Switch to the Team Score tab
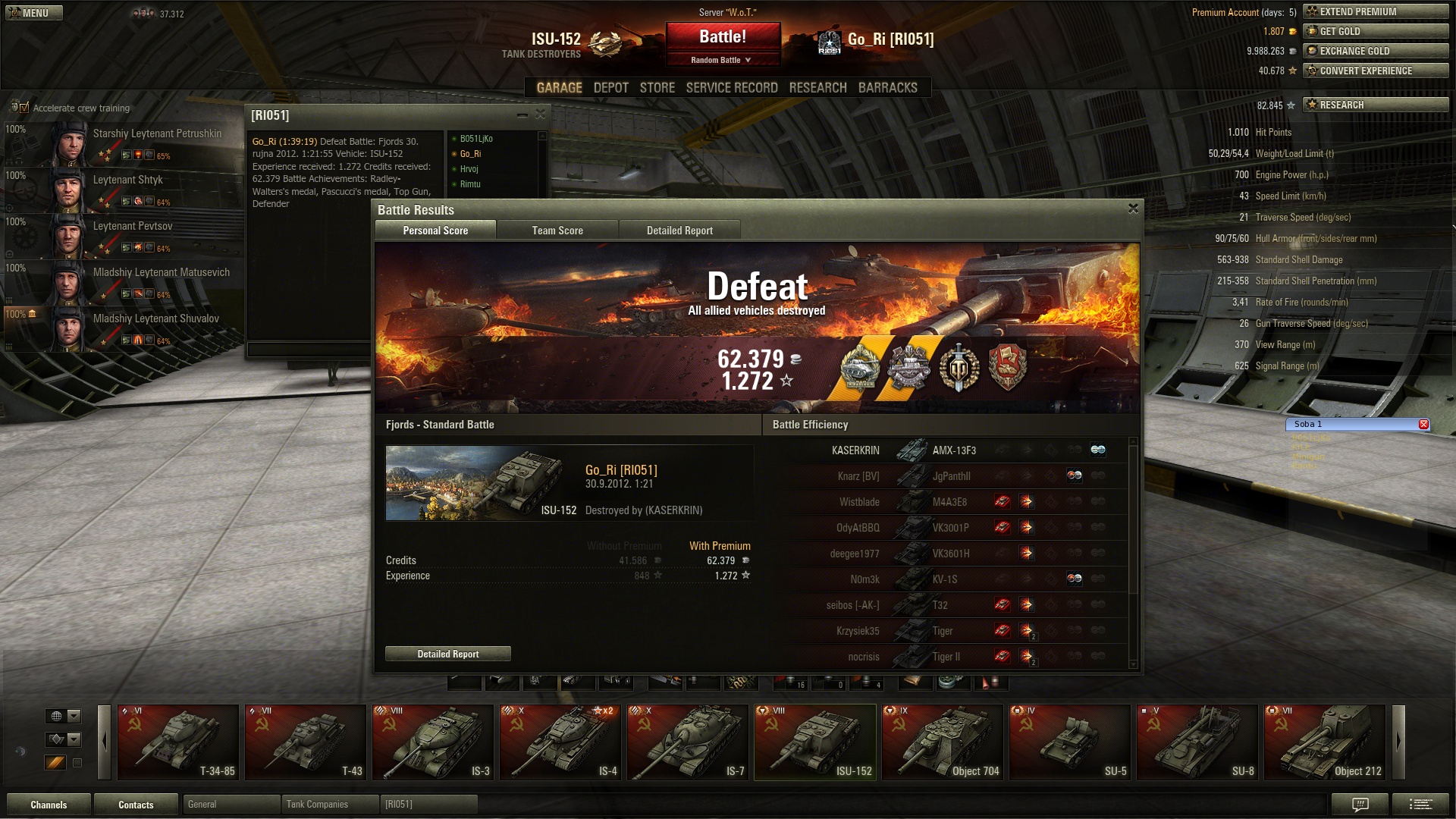1456x819 pixels. click(x=557, y=231)
